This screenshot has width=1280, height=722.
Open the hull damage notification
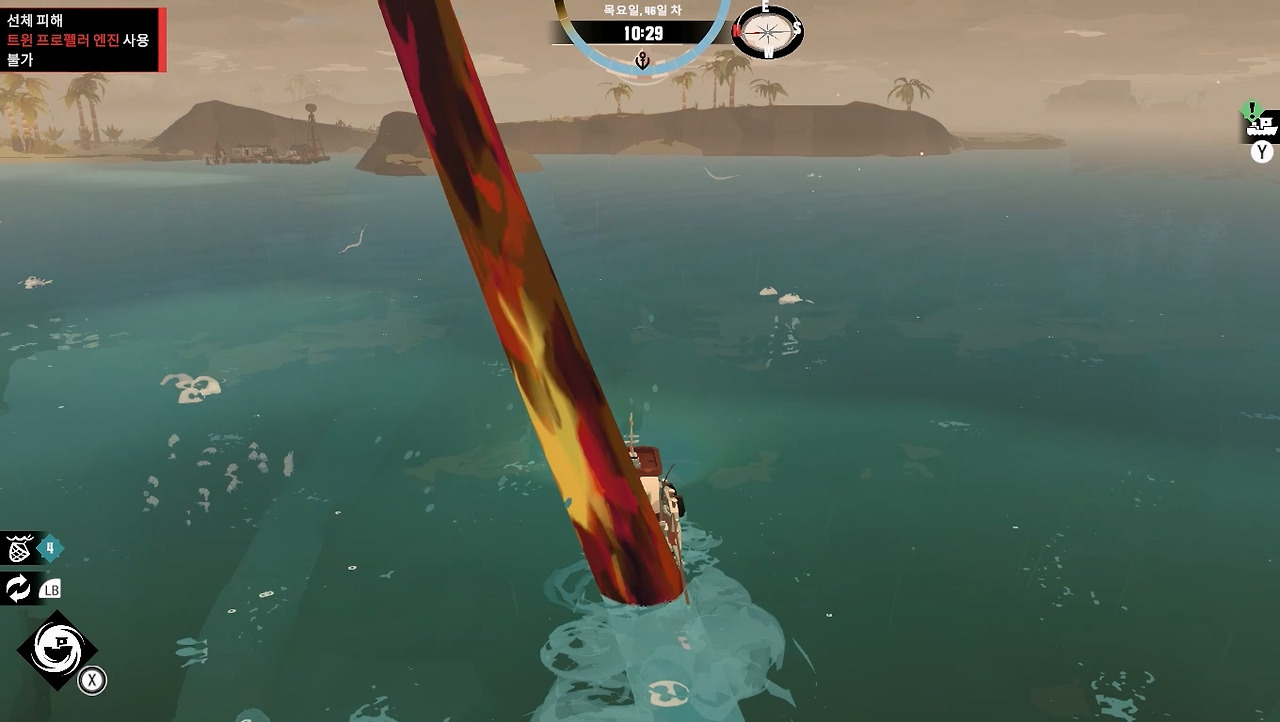coord(82,40)
